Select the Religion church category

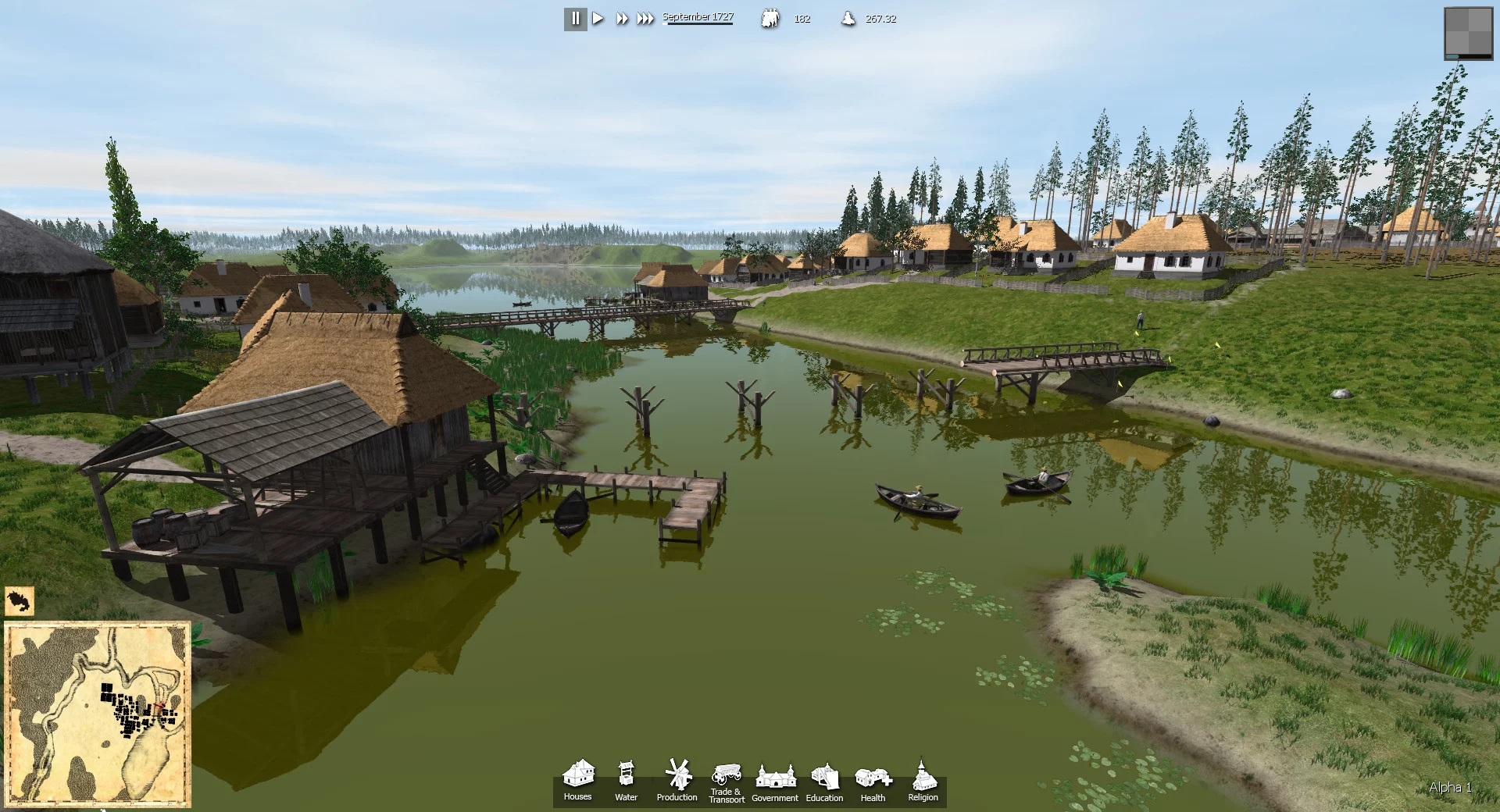pos(923,781)
